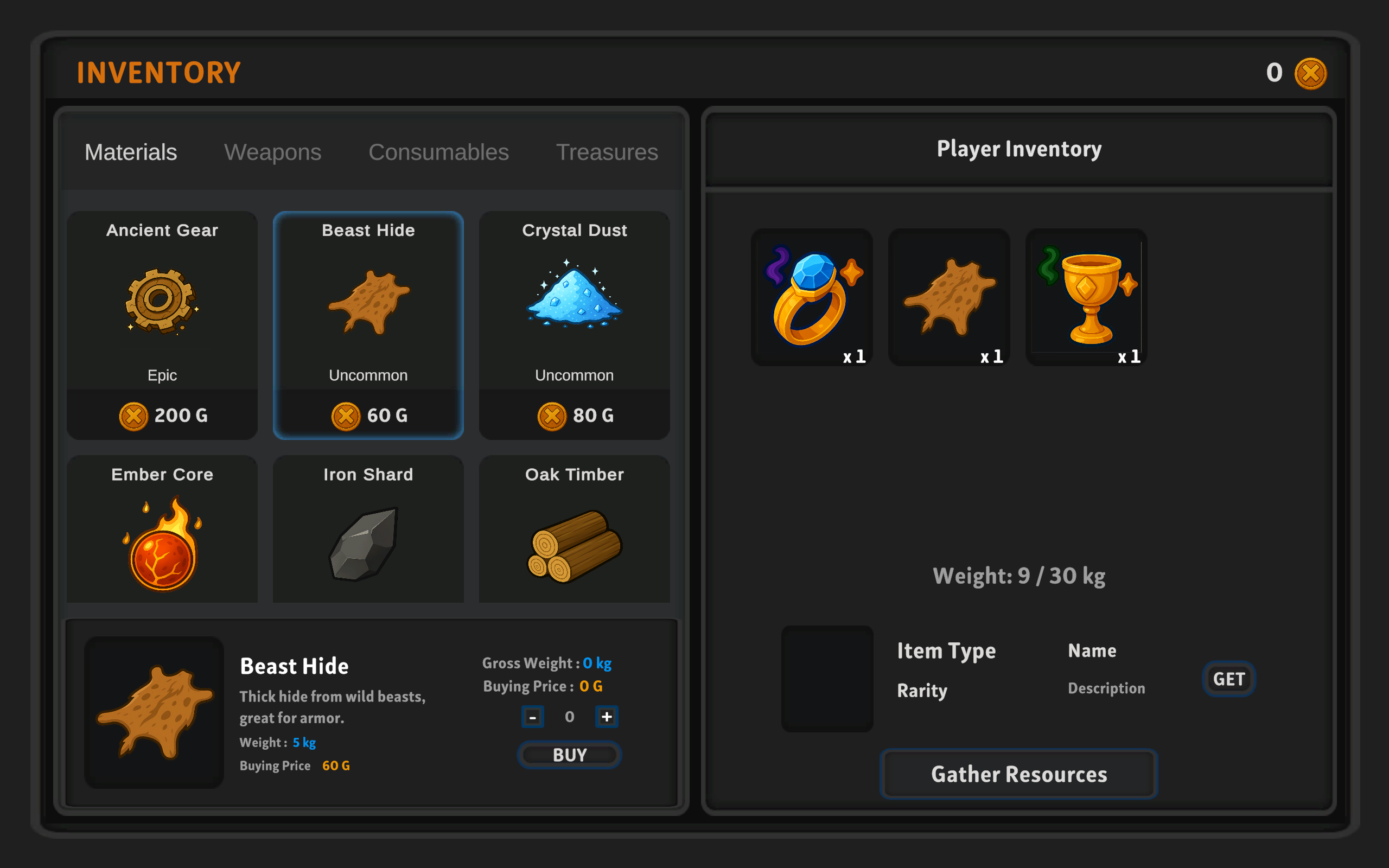Select the Iron Shard material icon
The image size is (1389, 868).
tap(368, 542)
